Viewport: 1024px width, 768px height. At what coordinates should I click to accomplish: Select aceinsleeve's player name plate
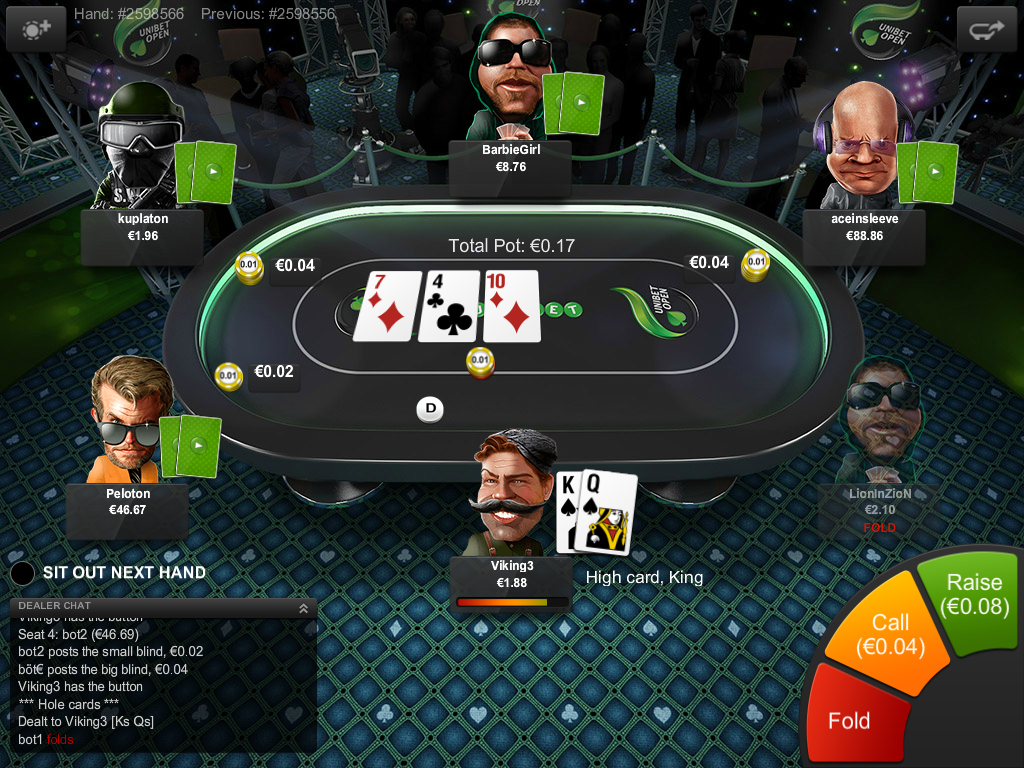click(864, 228)
